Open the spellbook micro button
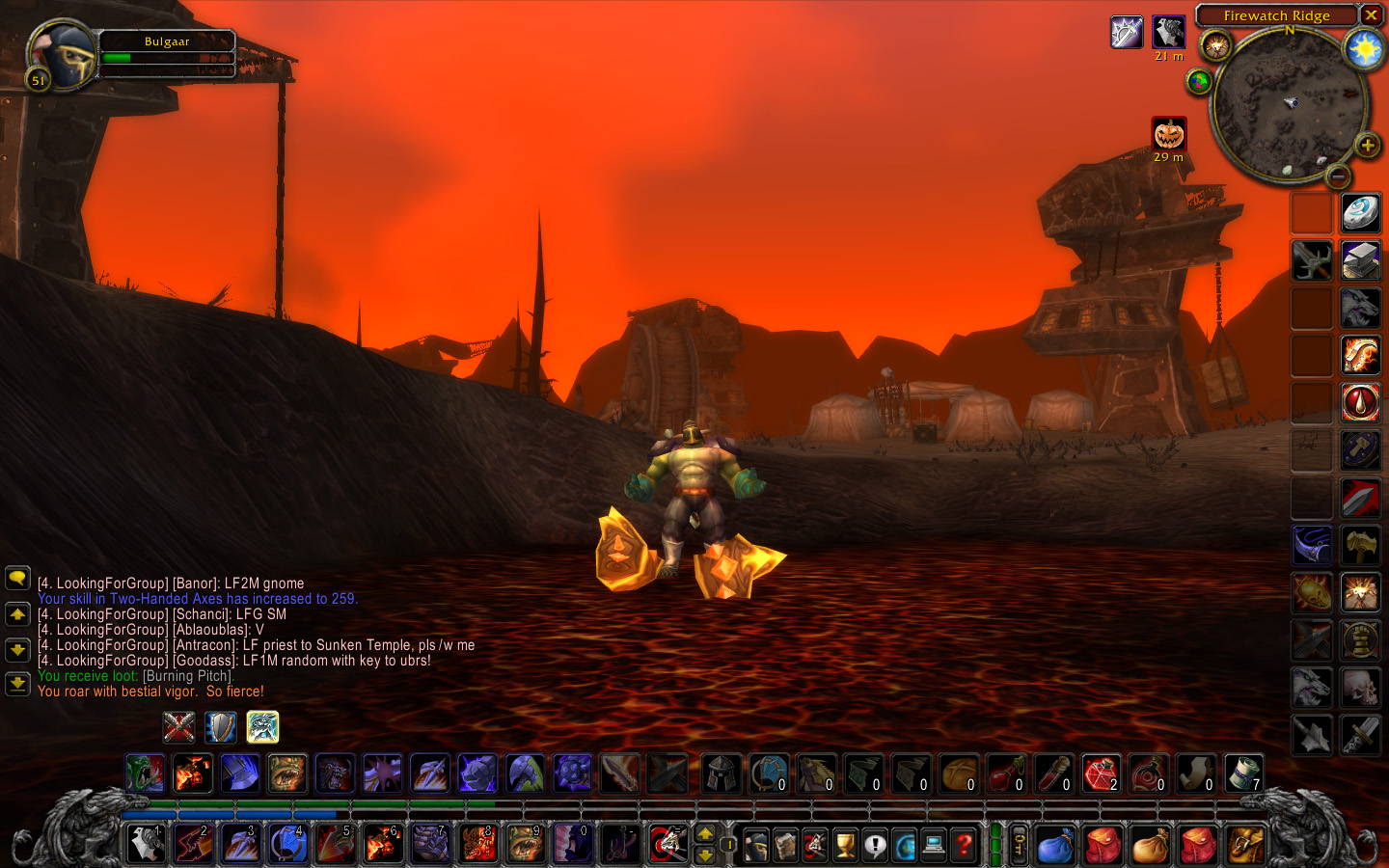This screenshot has width=1389, height=868. 786,845
